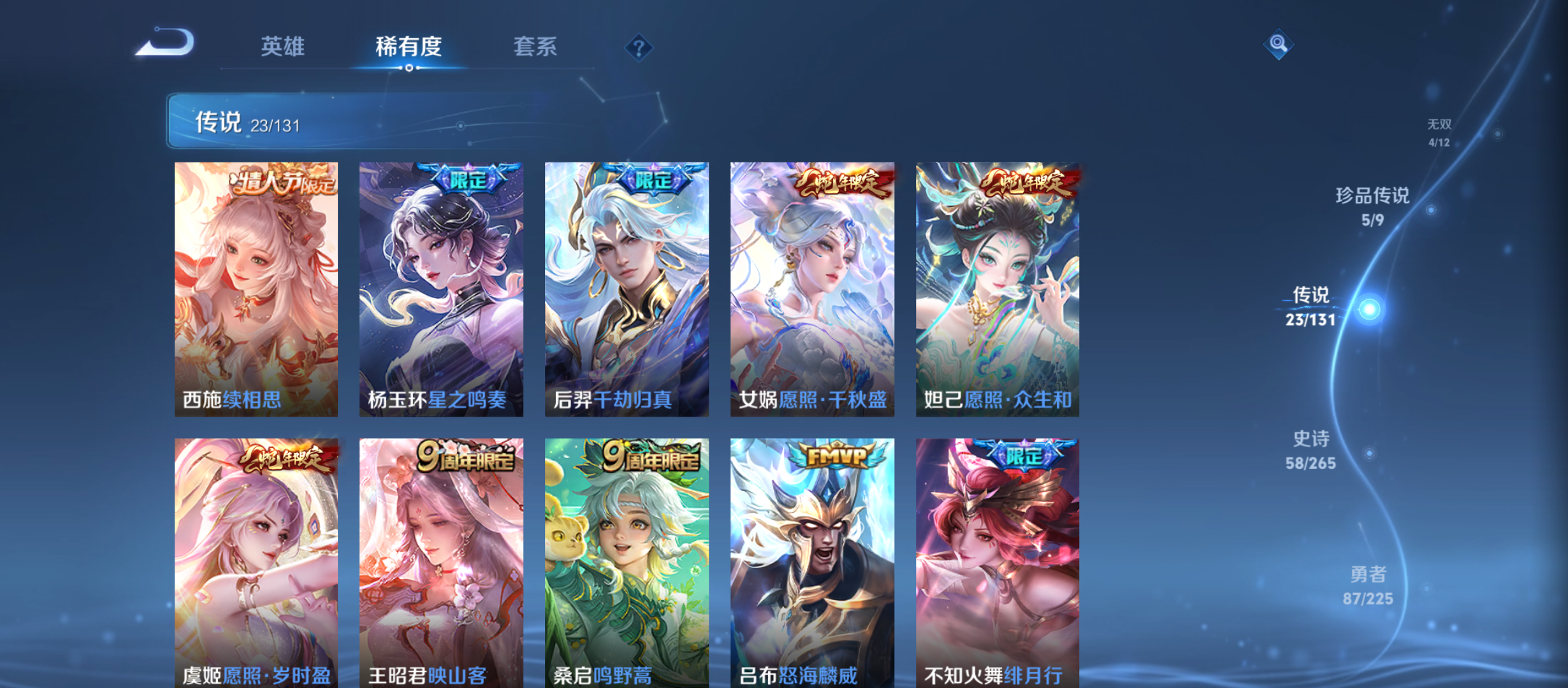Switch to the 英雄 tab
This screenshot has width=1568, height=688.
pyautogui.click(x=283, y=47)
